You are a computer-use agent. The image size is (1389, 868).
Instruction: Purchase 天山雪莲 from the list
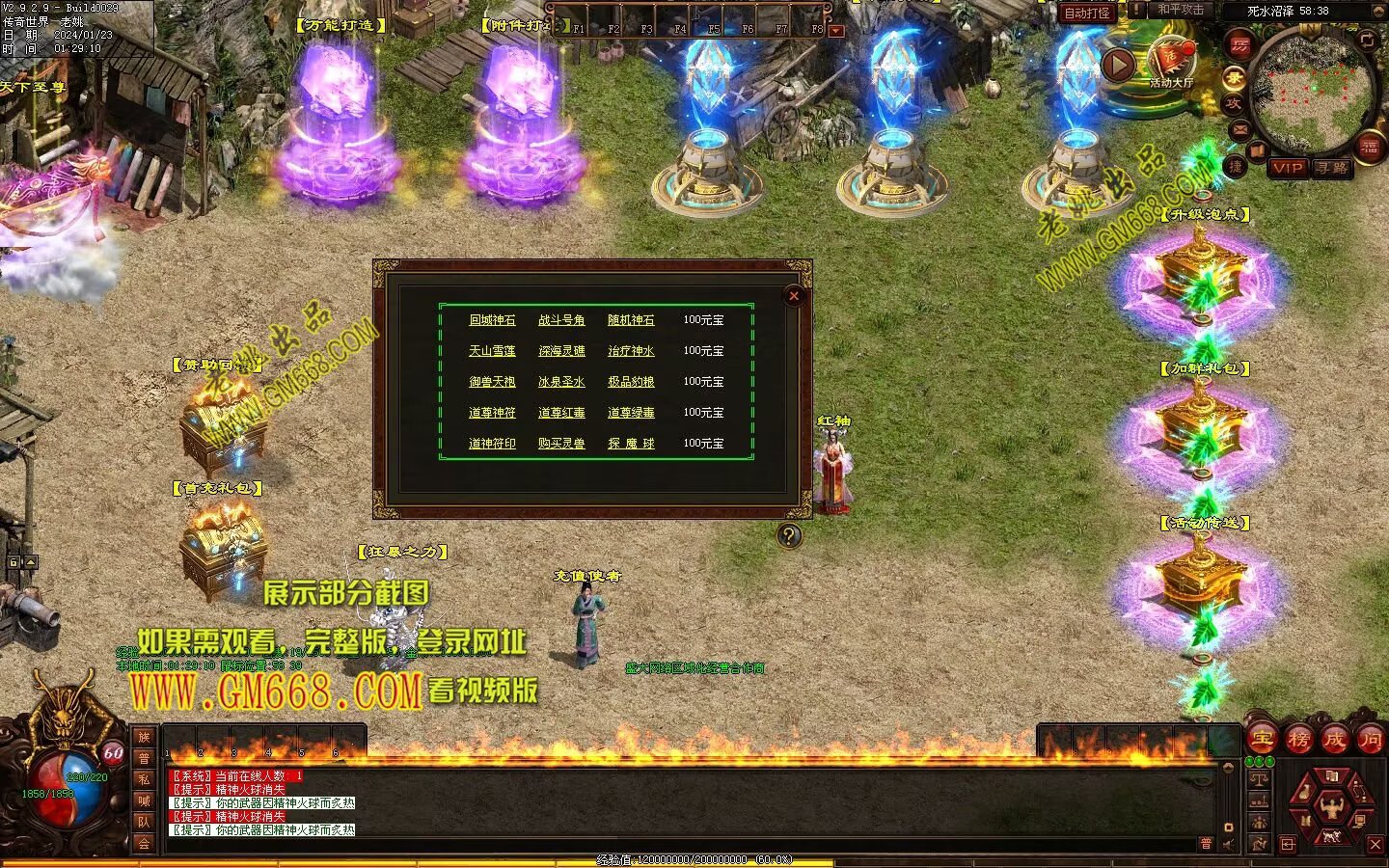point(492,351)
